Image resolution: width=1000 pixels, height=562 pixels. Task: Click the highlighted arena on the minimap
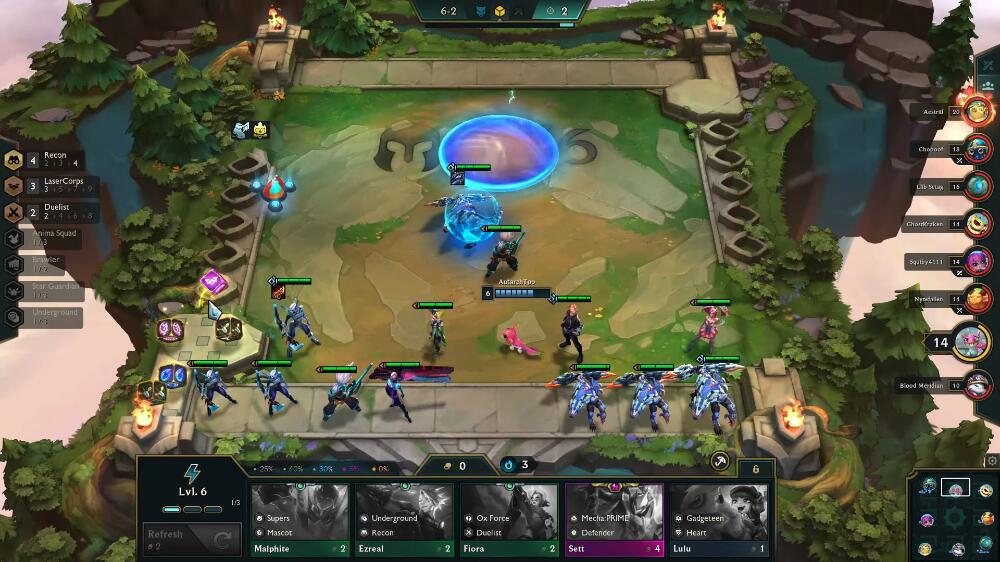pos(955,488)
